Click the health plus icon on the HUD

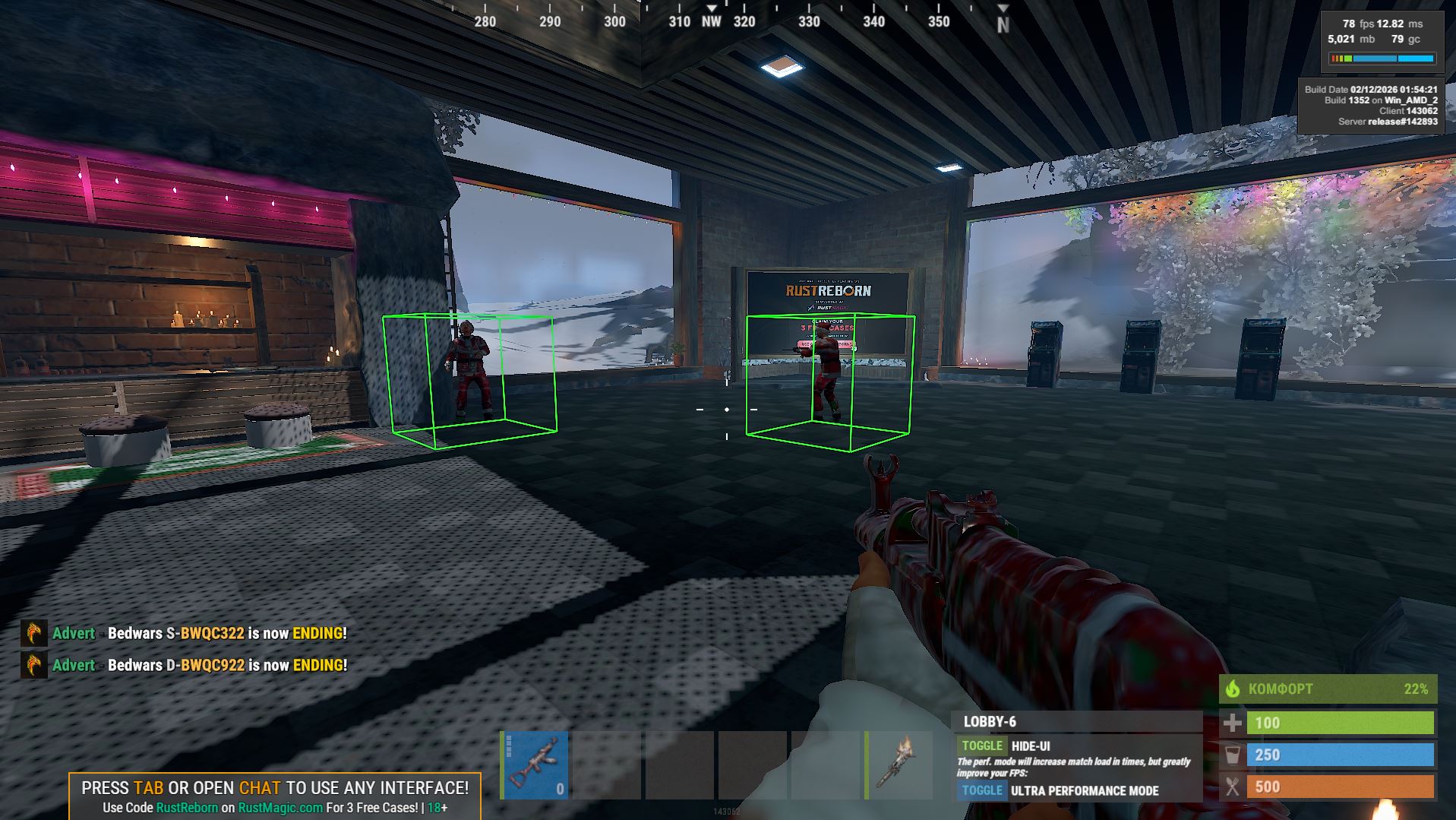(x=1233, y=723)
